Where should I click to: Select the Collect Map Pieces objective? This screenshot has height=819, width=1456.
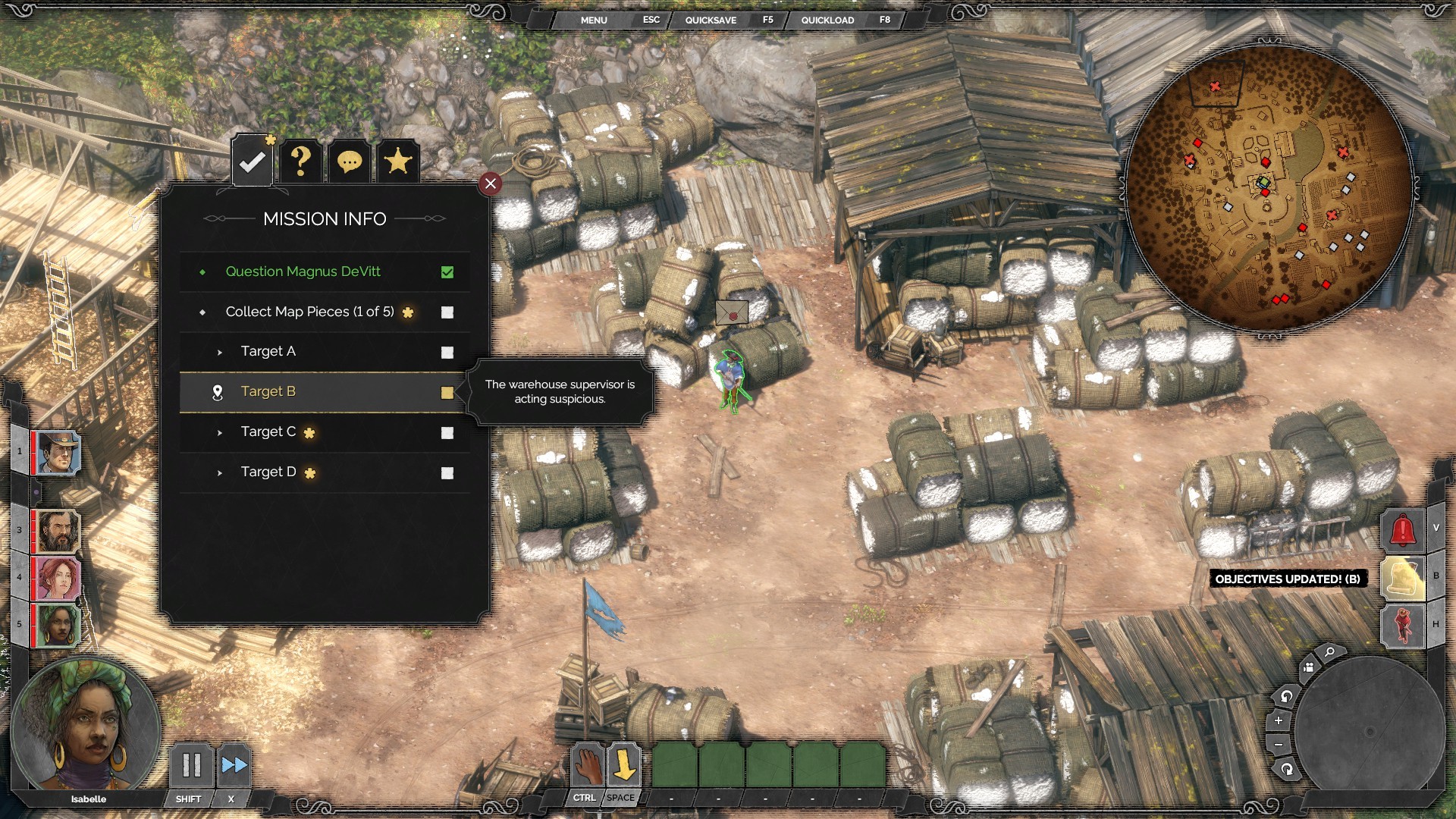pos(309,312)
